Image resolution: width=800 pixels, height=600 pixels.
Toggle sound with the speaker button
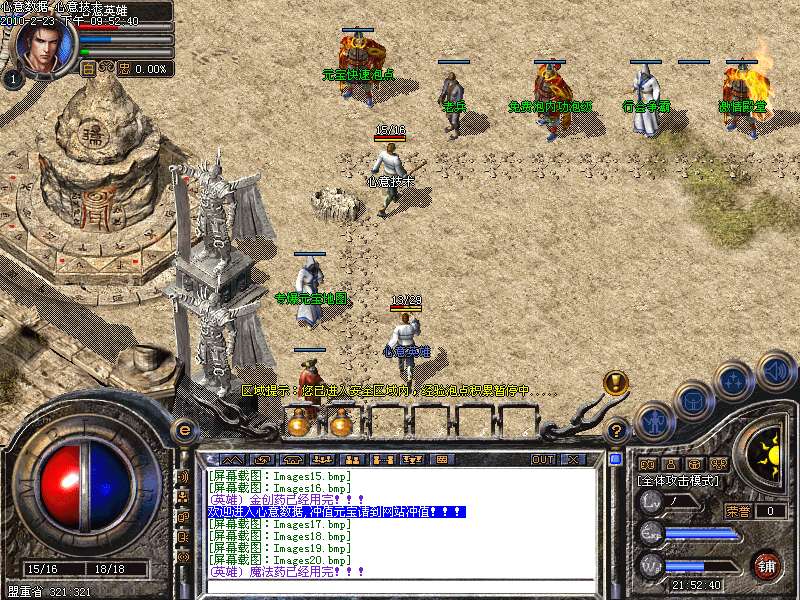pyautogui.click(x=775, y=371)
